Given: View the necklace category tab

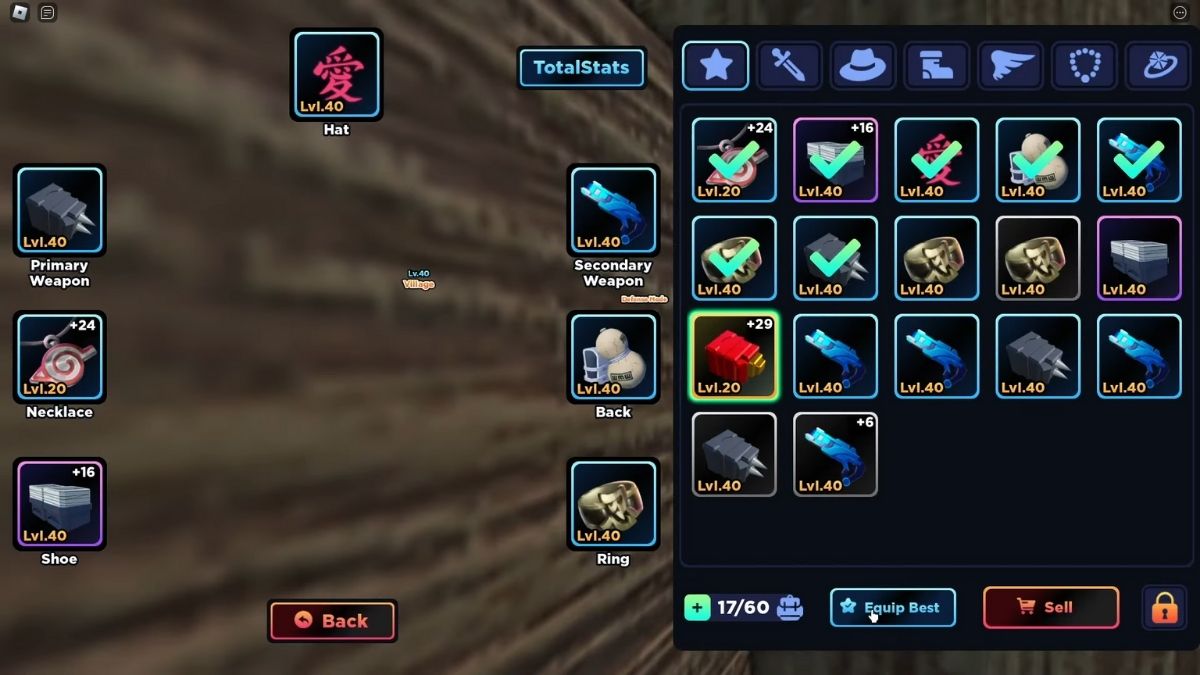Looking at the screenshot, I should click(x=1084, y=66).
